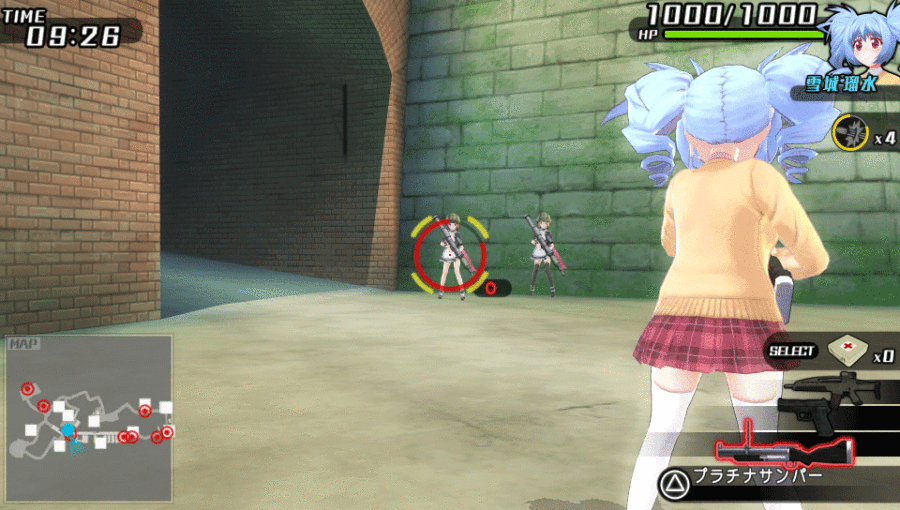Screen dimensions: 900x510
Task: Select the first aid kit item
Action: (846, 350)
